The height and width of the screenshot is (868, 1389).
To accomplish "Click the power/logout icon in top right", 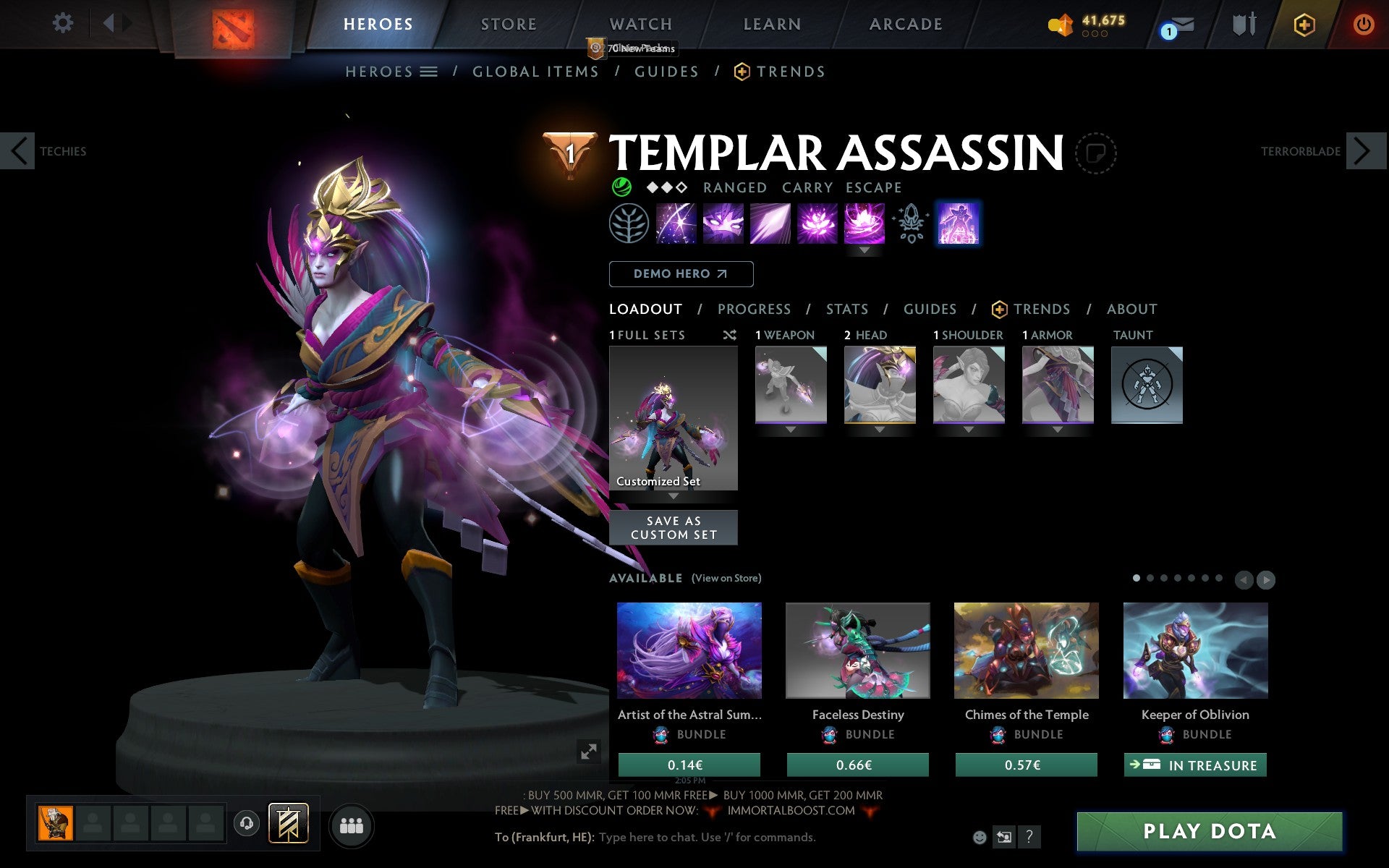I will click(1366, 23).
